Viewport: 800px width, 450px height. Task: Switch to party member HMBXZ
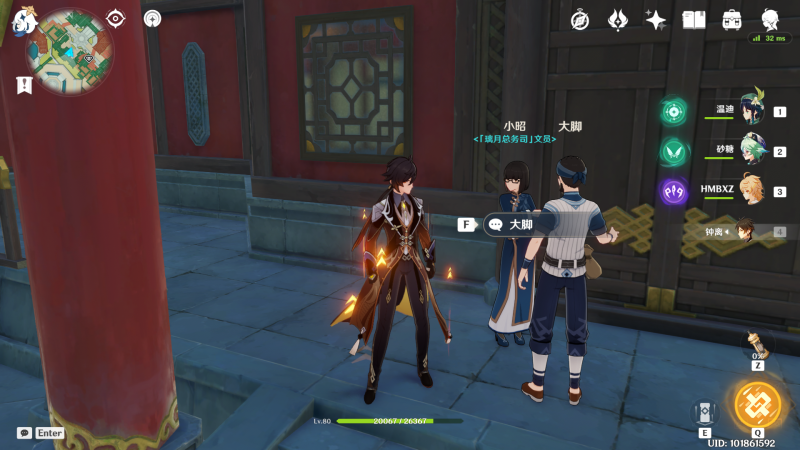click(752, 191)
